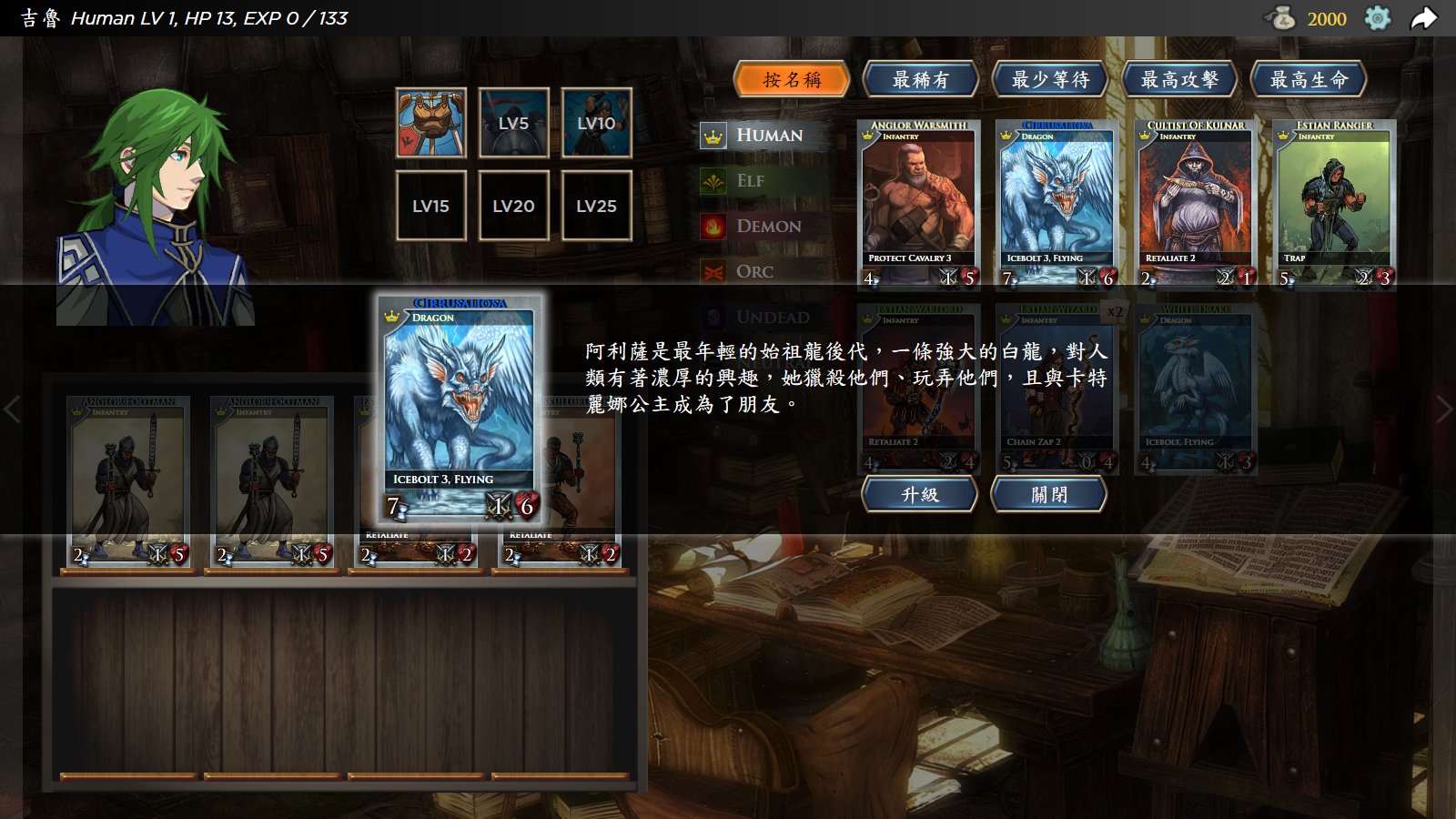Choose the Estian Ranger card
The height and width of the screenshot is (819, 1456).
(x=1334, y=204)
